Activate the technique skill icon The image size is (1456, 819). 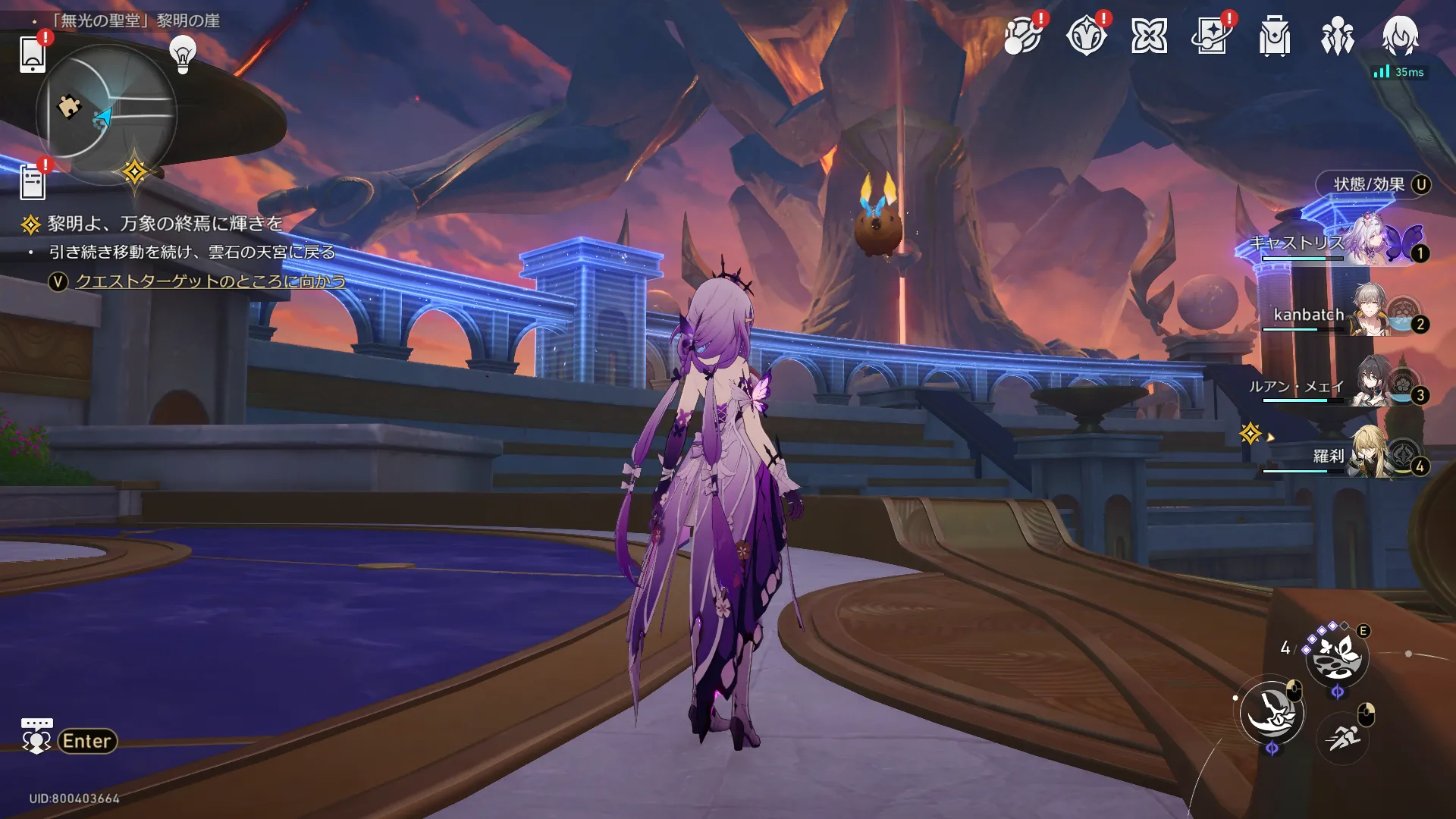point(1337,657)
